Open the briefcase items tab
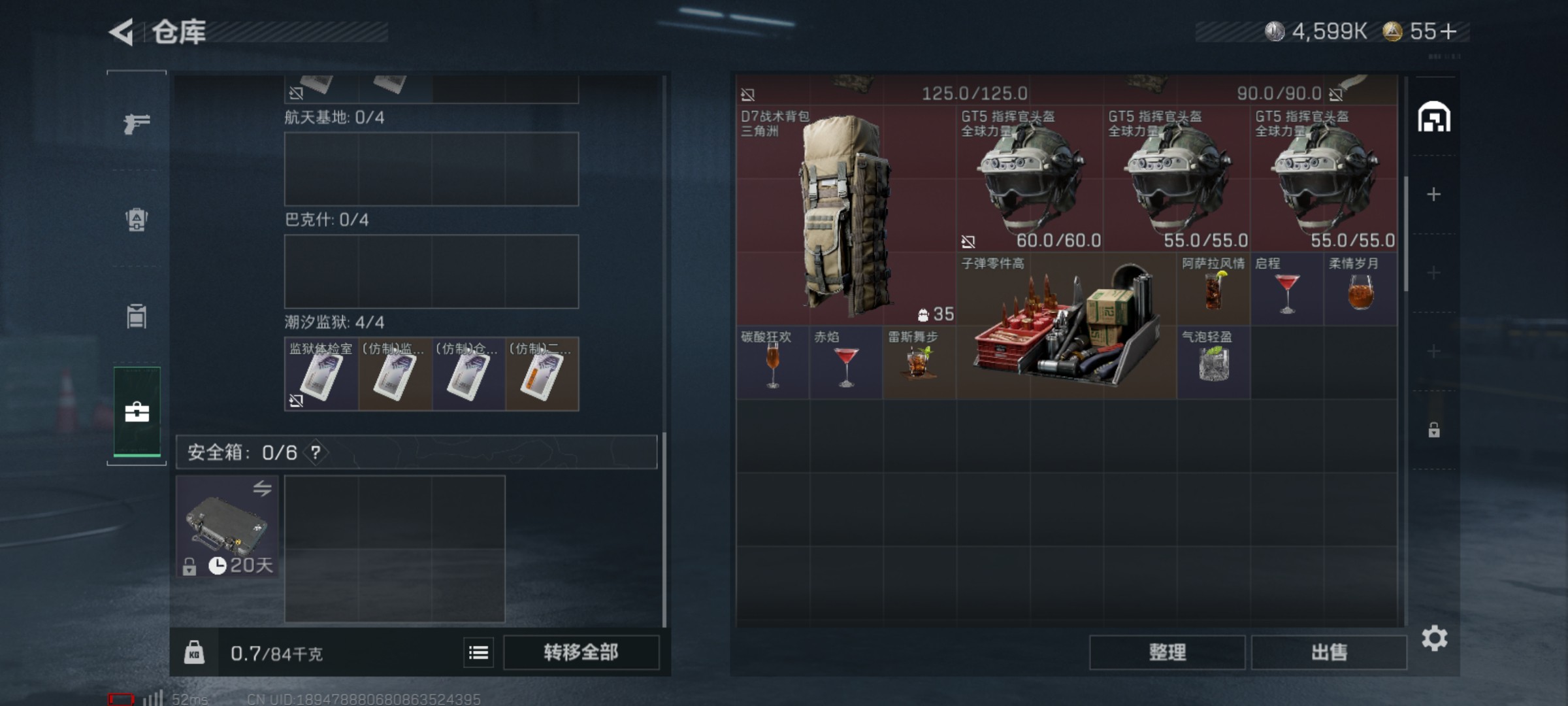 tap(137, 412)
